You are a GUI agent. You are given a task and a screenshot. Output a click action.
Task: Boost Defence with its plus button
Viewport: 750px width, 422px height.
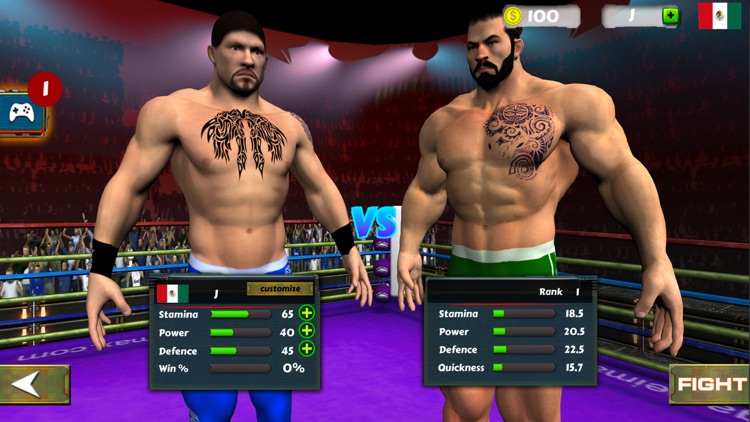307,349
